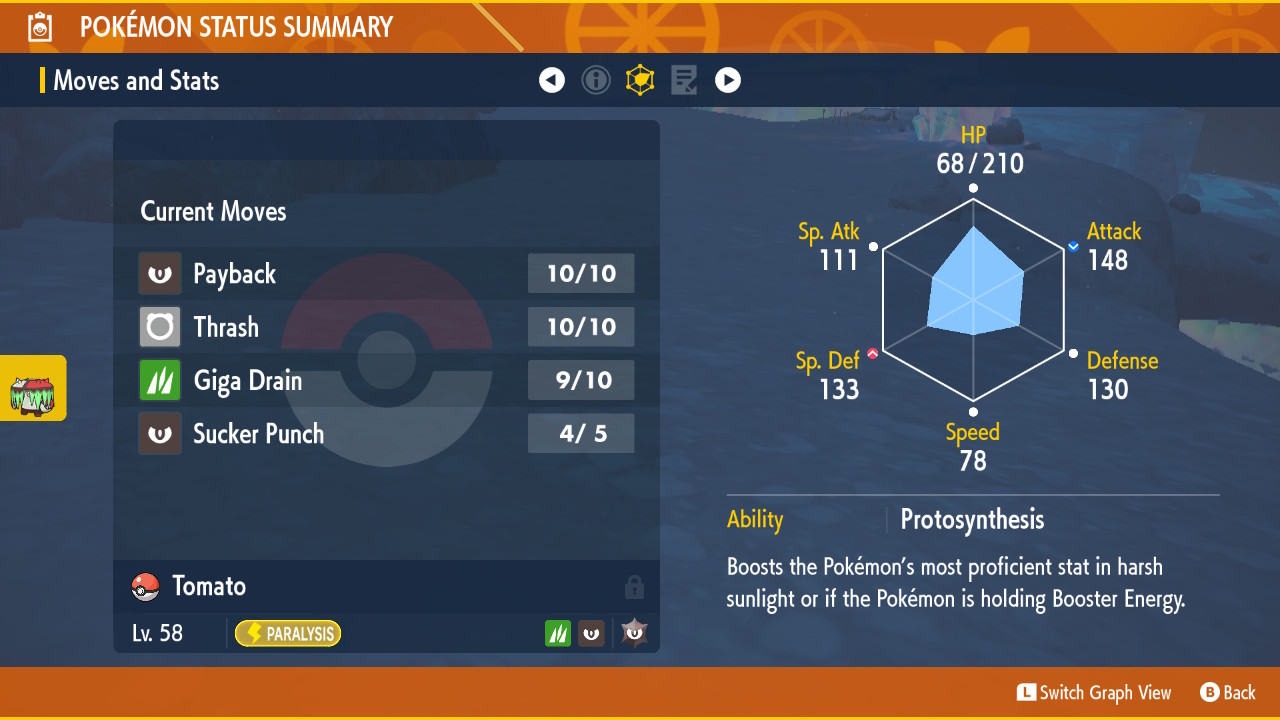This screenshot has height=720, width=1280.
Task: Open the Moves and Stats hexagon tab
Action: coord(640,80)
